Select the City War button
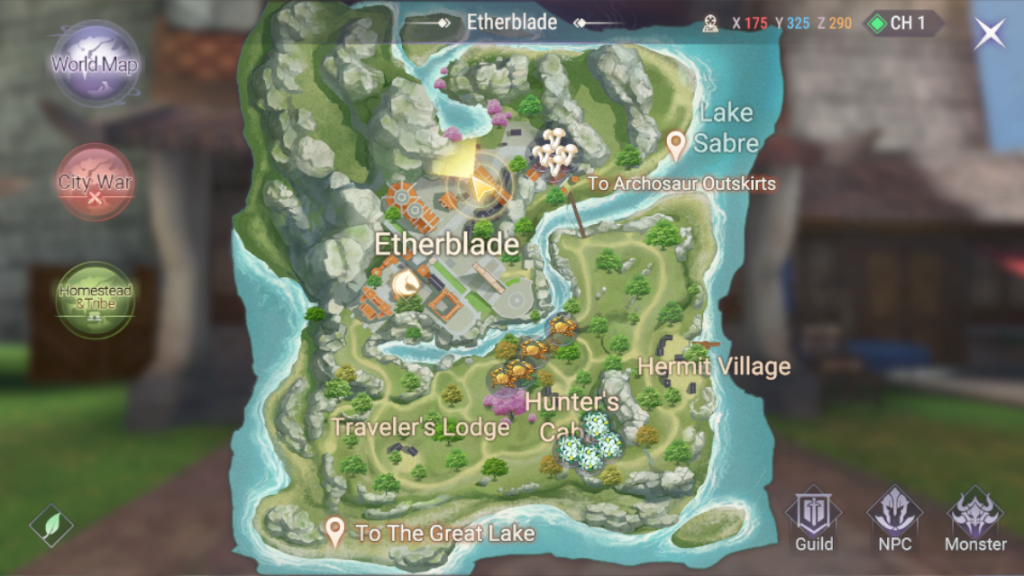 [95, 183]
